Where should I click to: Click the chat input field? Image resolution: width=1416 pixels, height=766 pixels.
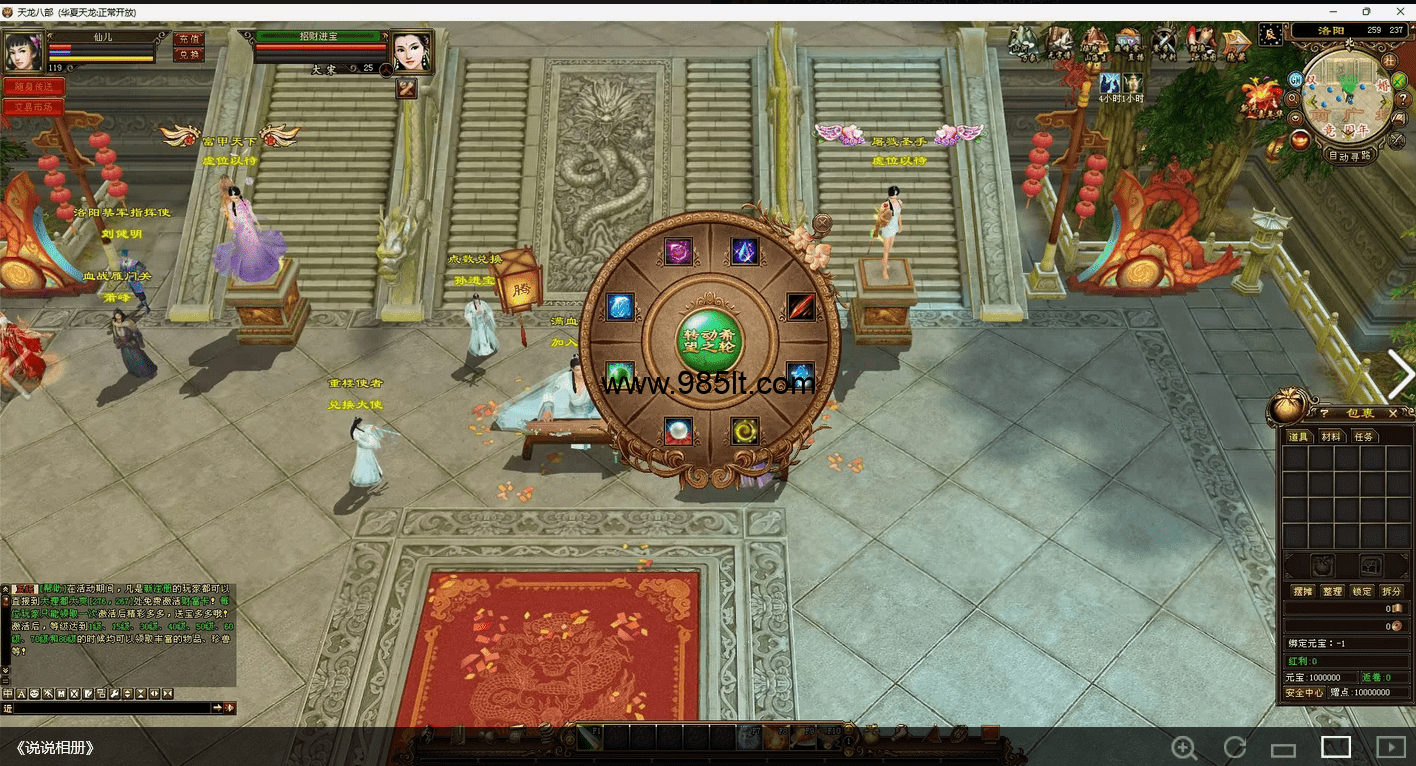pyautogui.click(x=110, y=708)
